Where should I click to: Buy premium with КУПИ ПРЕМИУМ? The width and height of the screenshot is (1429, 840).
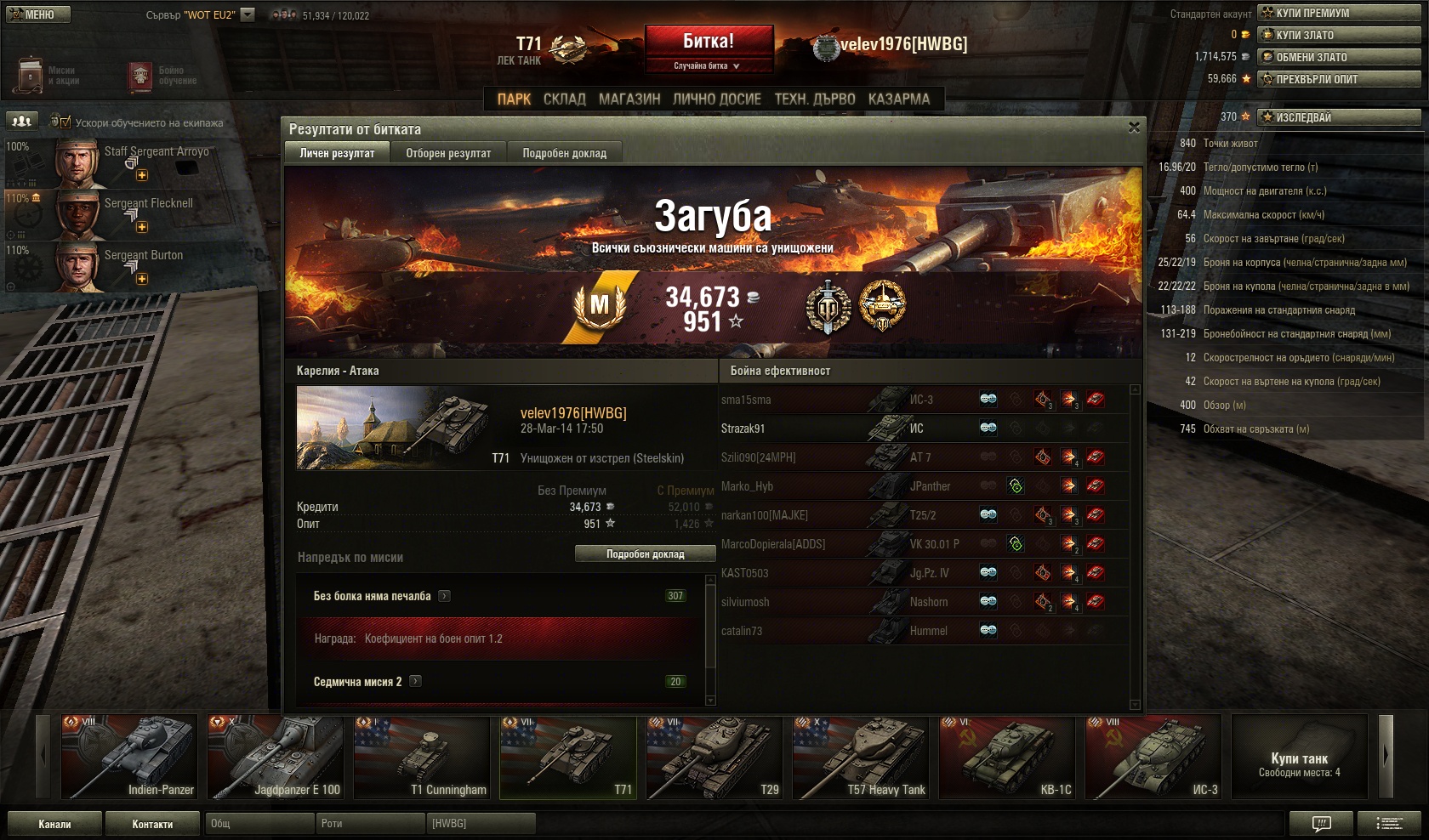click(x=1339, y=13)
